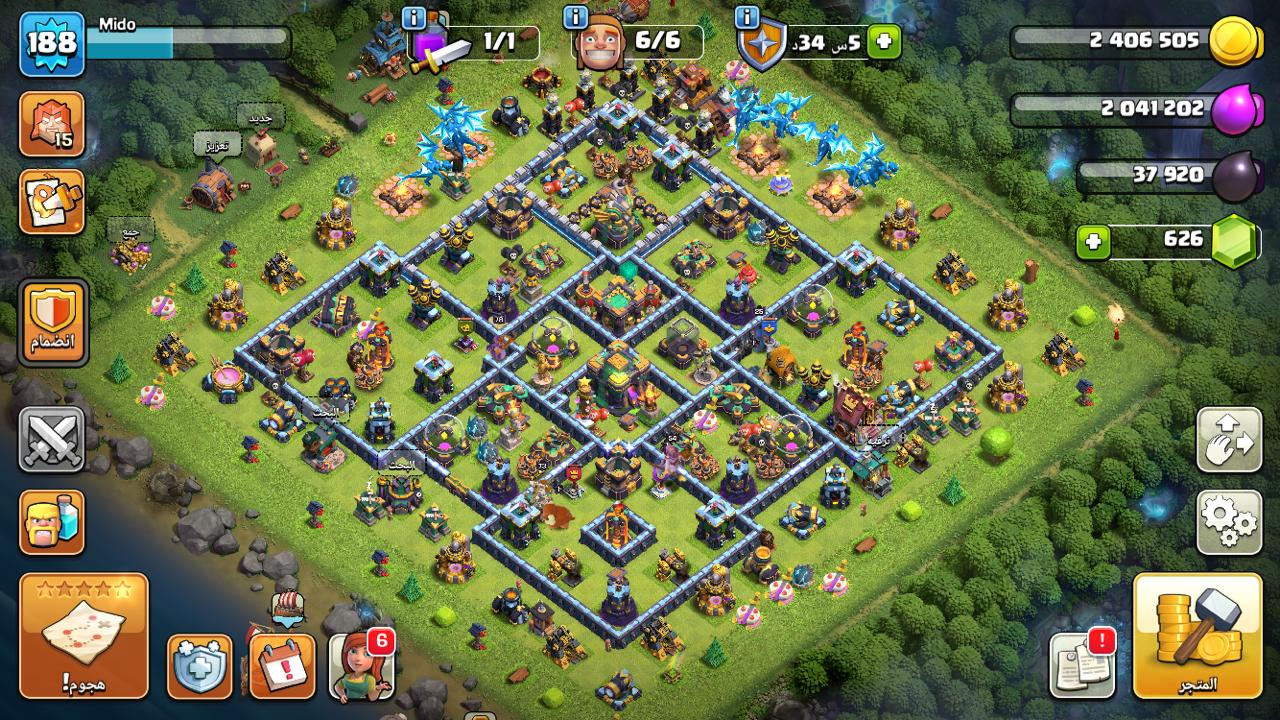Viewport: 1280px width, 720px height.
Task: Open the notes button with red alert
Action: [1082, 664]
